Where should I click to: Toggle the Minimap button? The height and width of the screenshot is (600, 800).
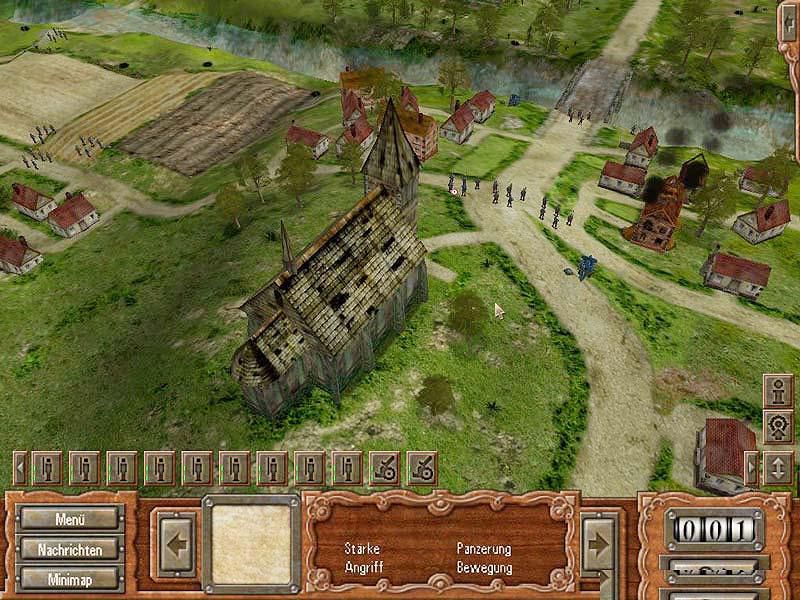71,578
